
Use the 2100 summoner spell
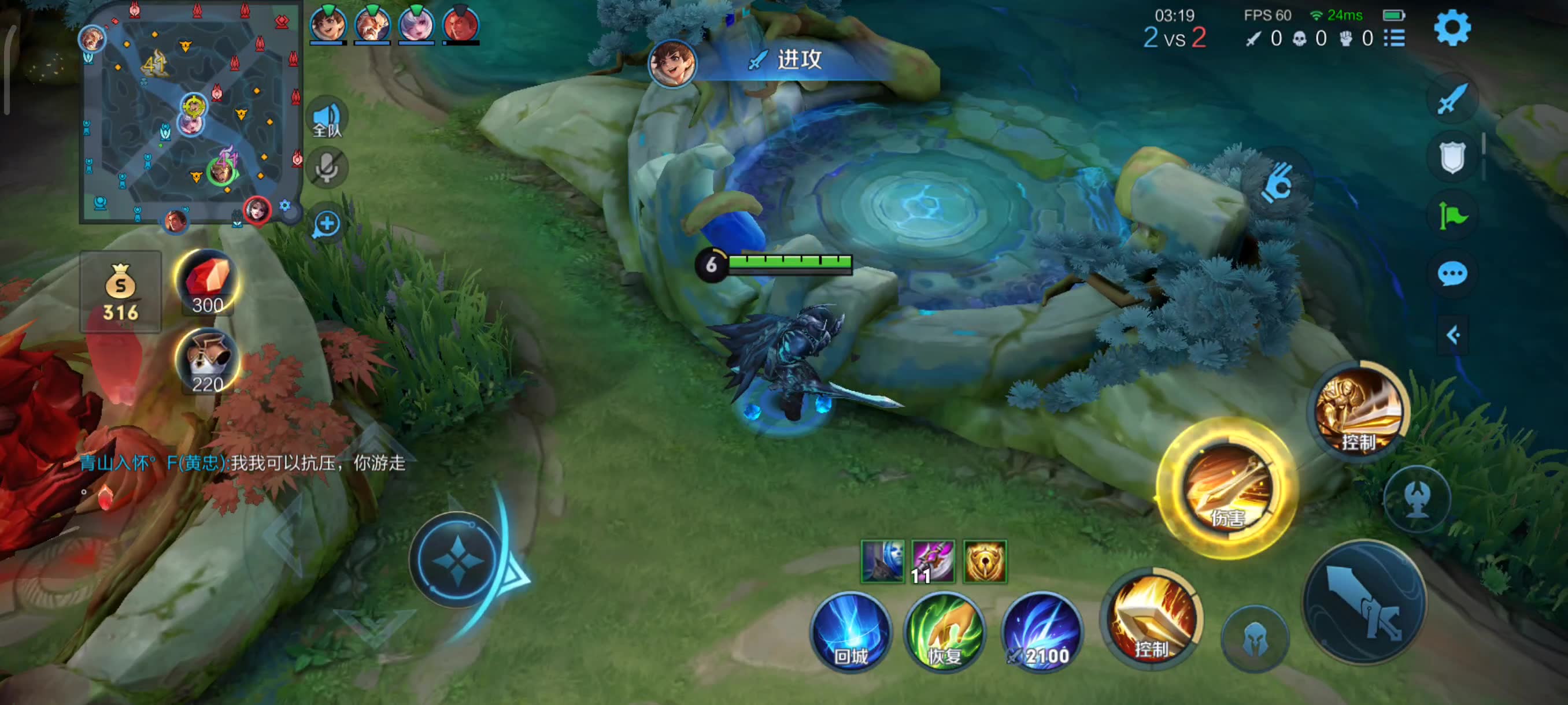[1041, 633]
